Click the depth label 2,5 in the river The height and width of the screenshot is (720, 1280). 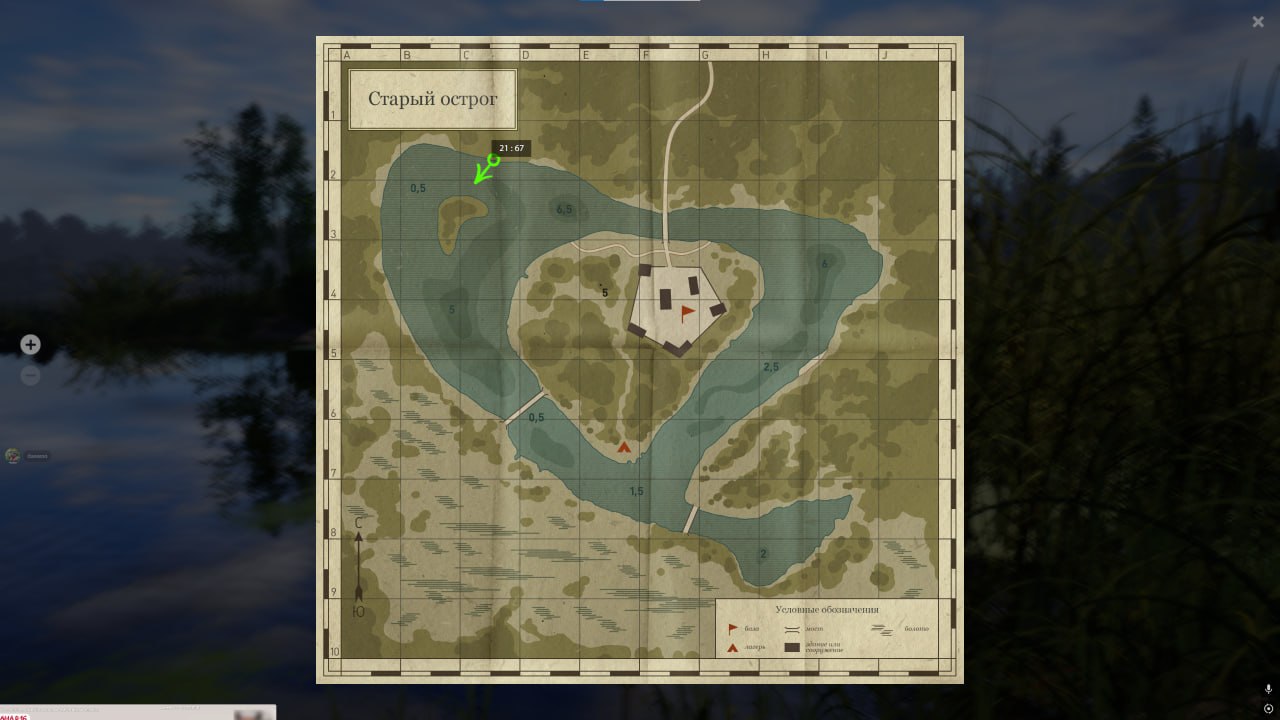(770, 366)
